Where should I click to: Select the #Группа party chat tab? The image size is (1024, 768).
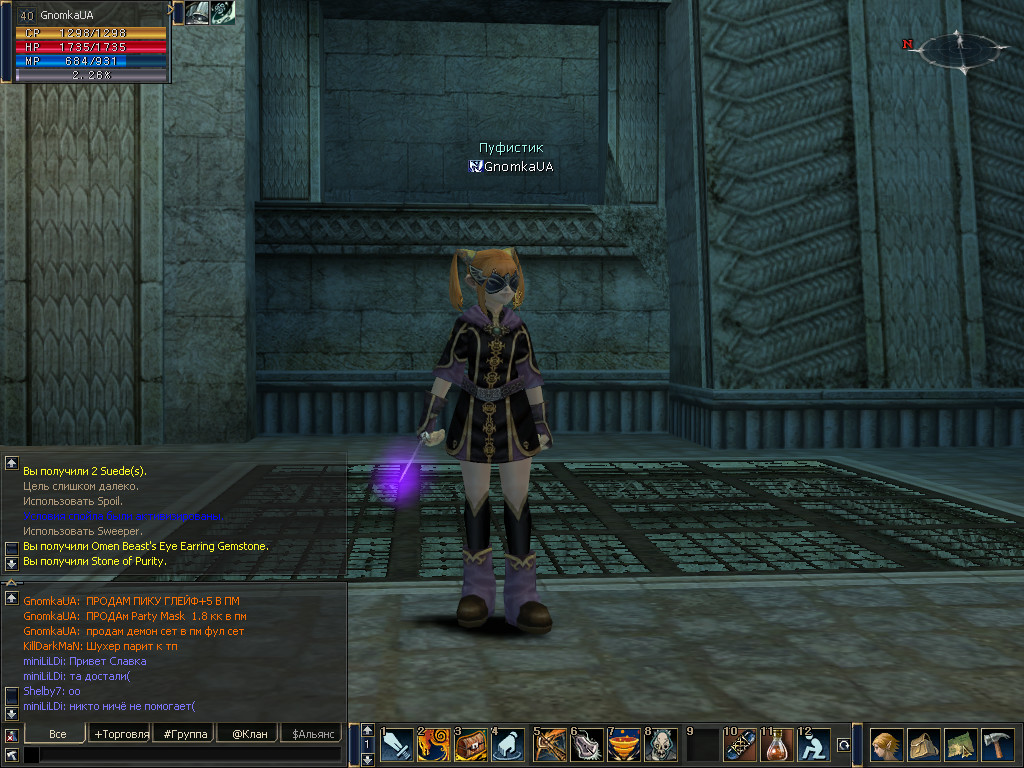(x=185, y=734)
